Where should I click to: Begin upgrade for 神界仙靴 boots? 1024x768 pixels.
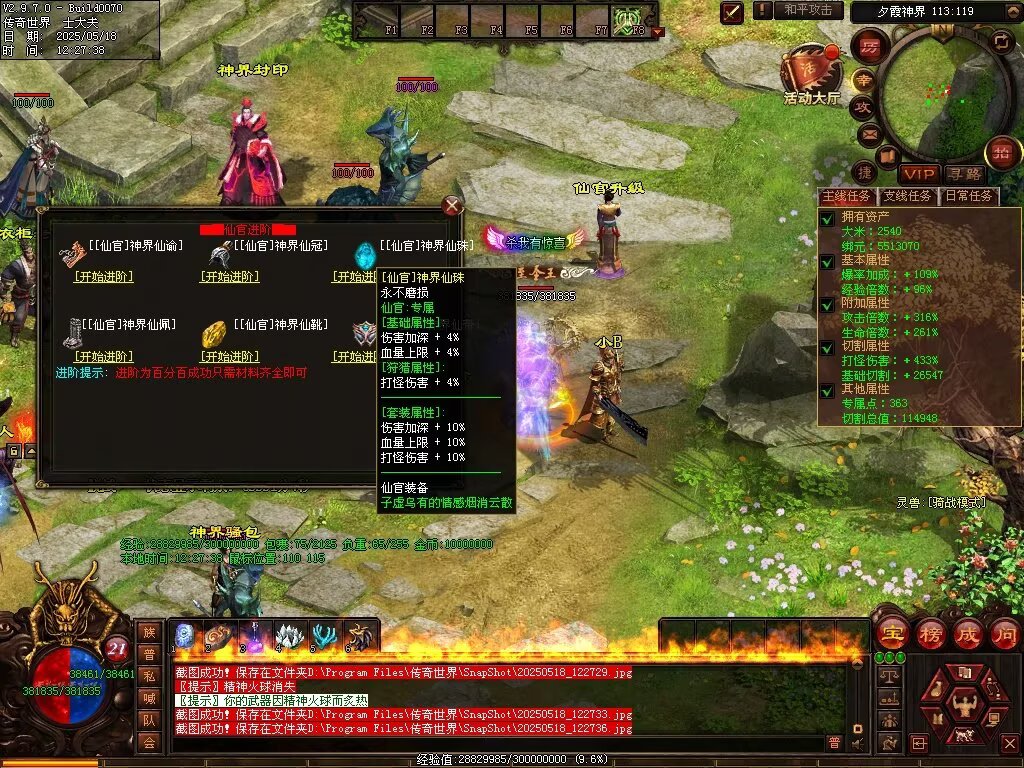[x=230, y=357]
